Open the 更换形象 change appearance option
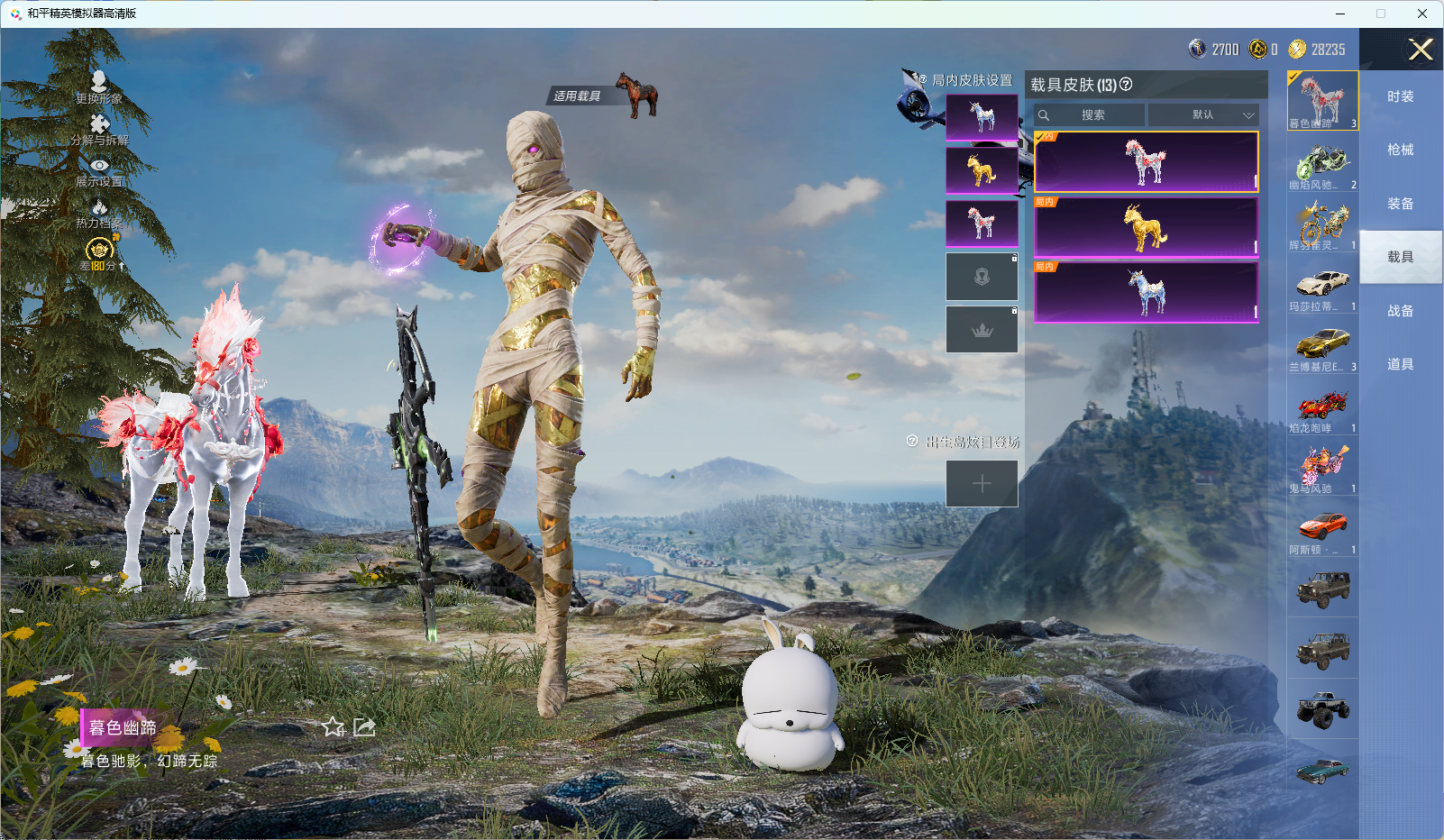The width and height of the screenshot is (1444, 840). [99, 87]
